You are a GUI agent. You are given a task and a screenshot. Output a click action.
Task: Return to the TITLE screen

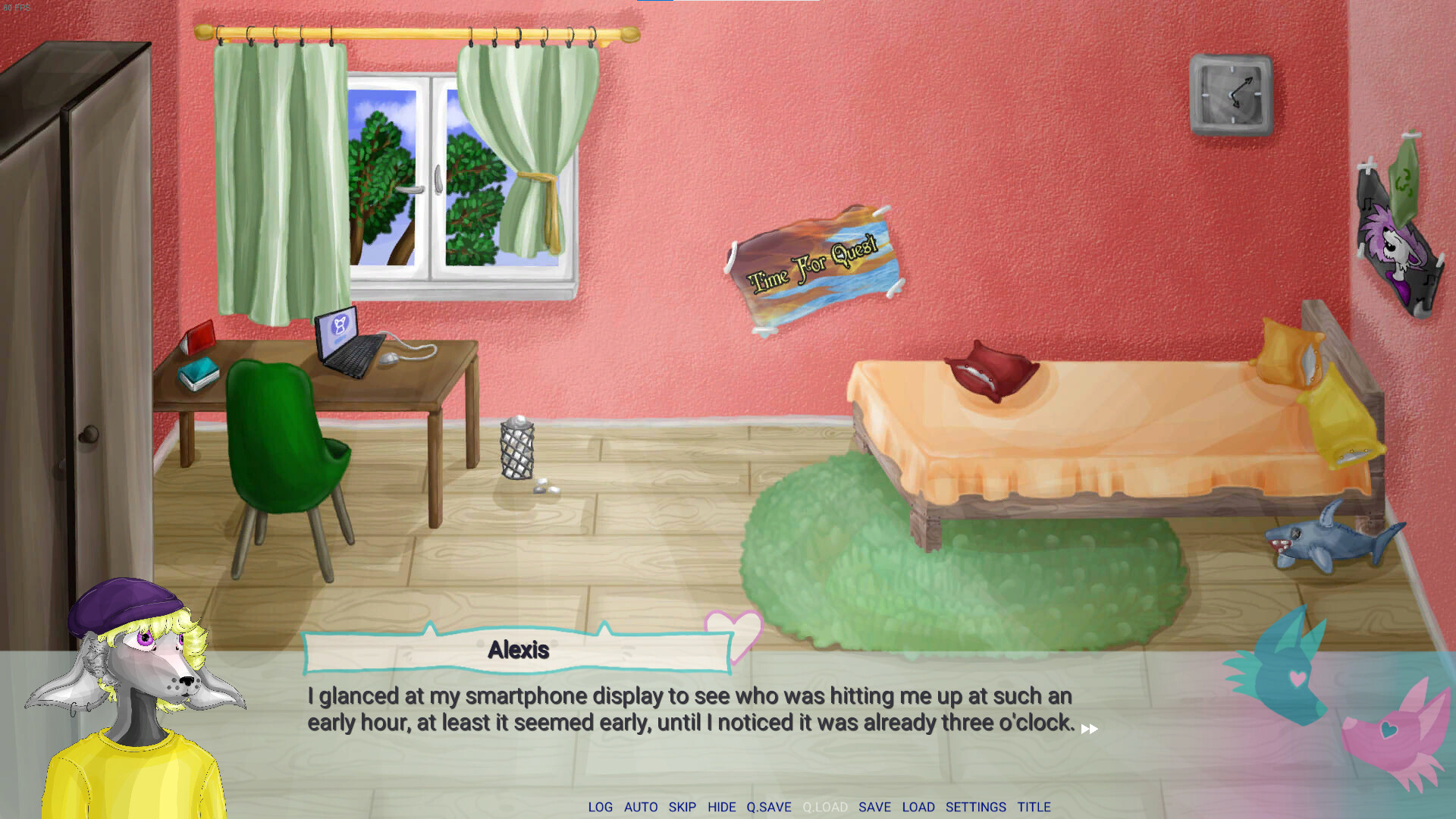[1034, 807]
